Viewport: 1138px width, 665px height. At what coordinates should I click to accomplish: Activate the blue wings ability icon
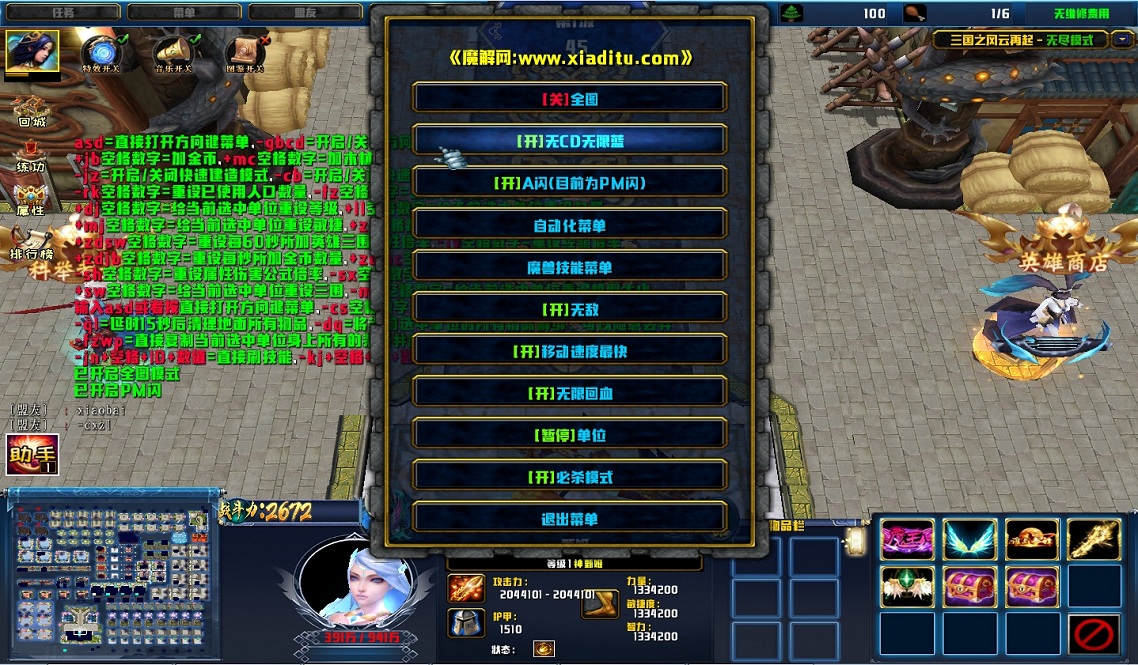point(970,540)
